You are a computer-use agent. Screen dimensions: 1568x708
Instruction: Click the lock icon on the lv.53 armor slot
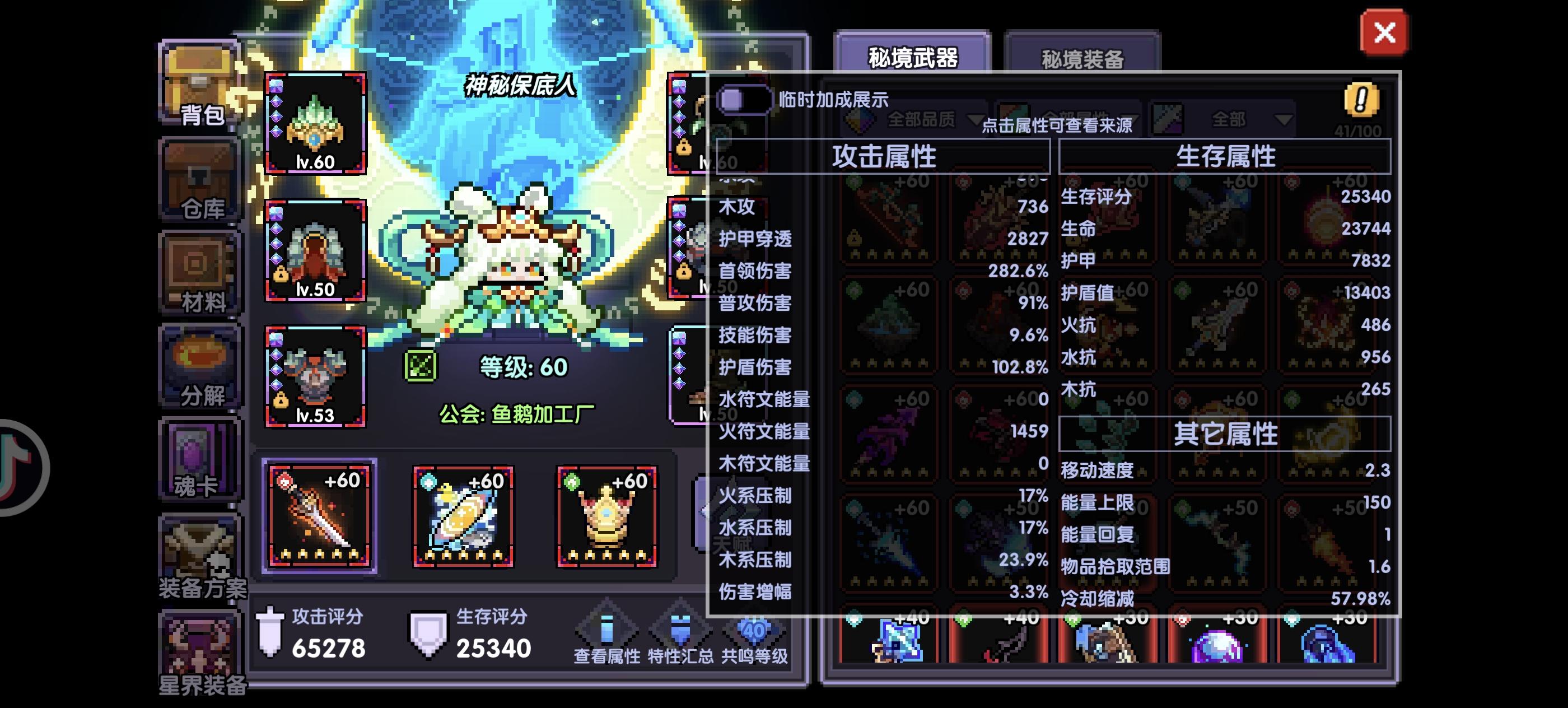pos(281,402)
